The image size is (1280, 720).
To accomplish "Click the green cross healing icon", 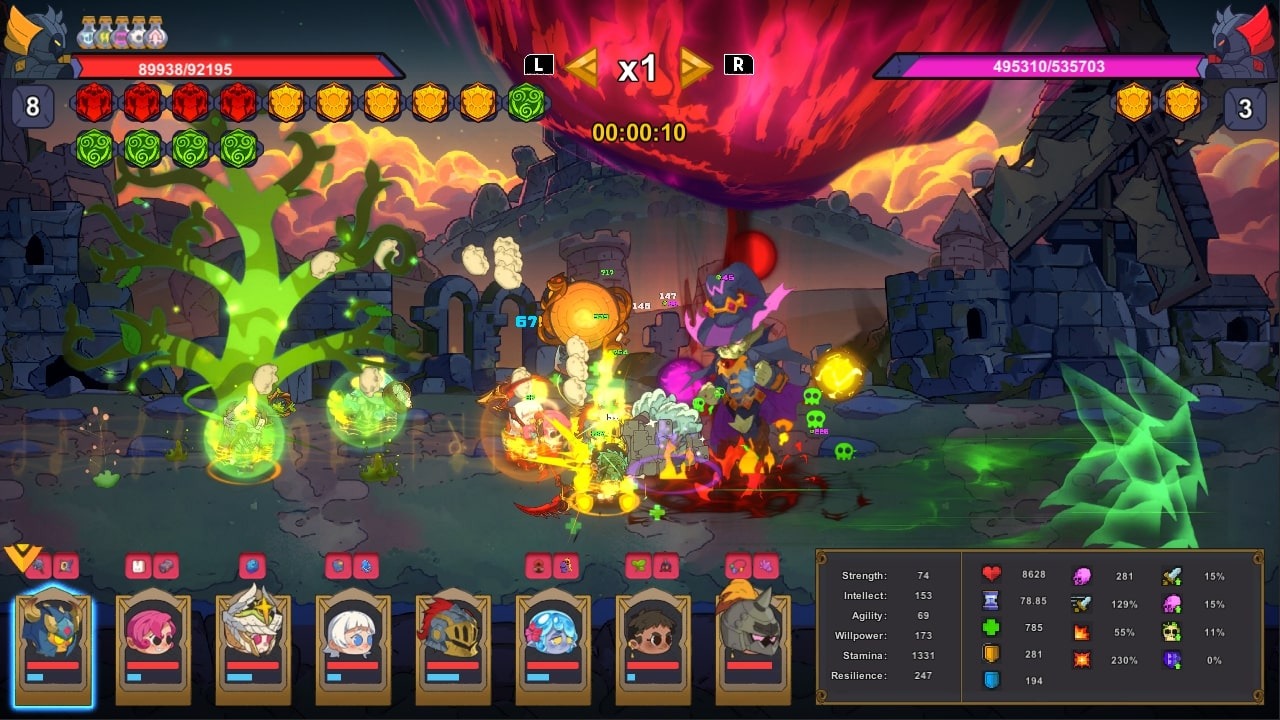I will [990, 629].
